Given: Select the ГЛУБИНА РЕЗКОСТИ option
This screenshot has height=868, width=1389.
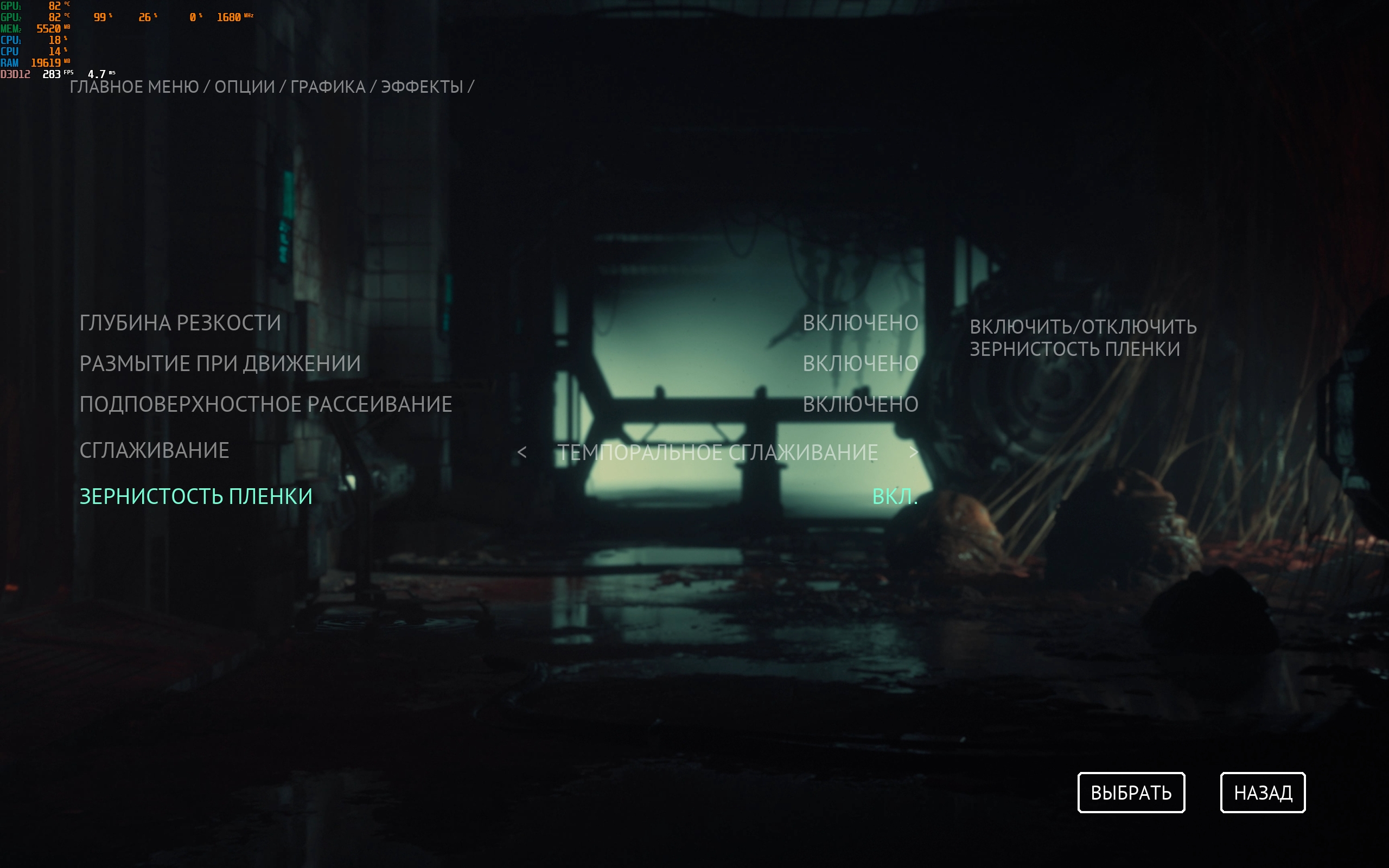Looking at the screenshot, I should (x=180, y=323).
